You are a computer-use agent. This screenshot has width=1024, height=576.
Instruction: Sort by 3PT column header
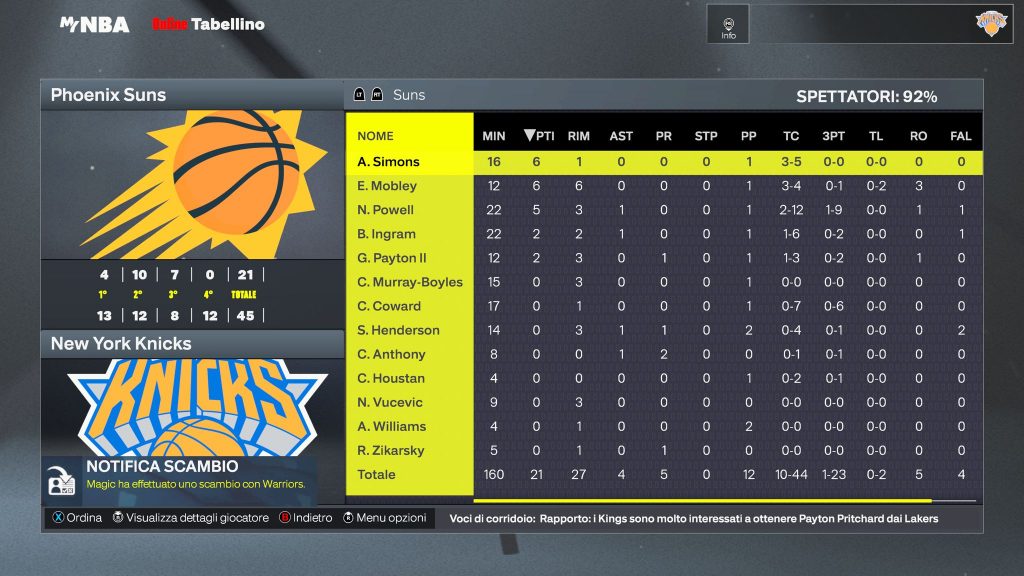(833, 136)
